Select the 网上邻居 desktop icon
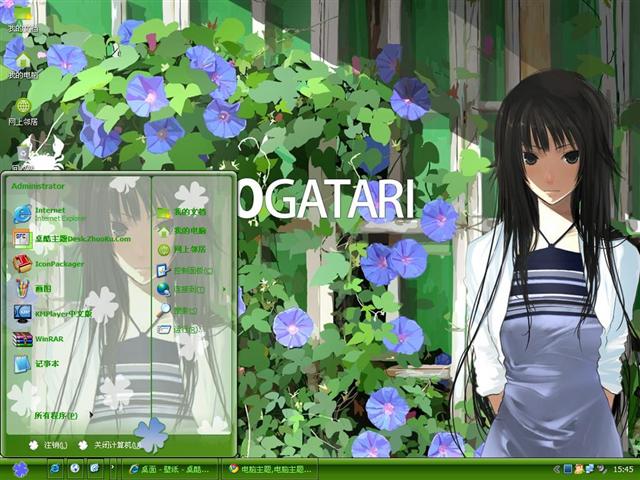The image size is (640, 480). coord(23,110)
